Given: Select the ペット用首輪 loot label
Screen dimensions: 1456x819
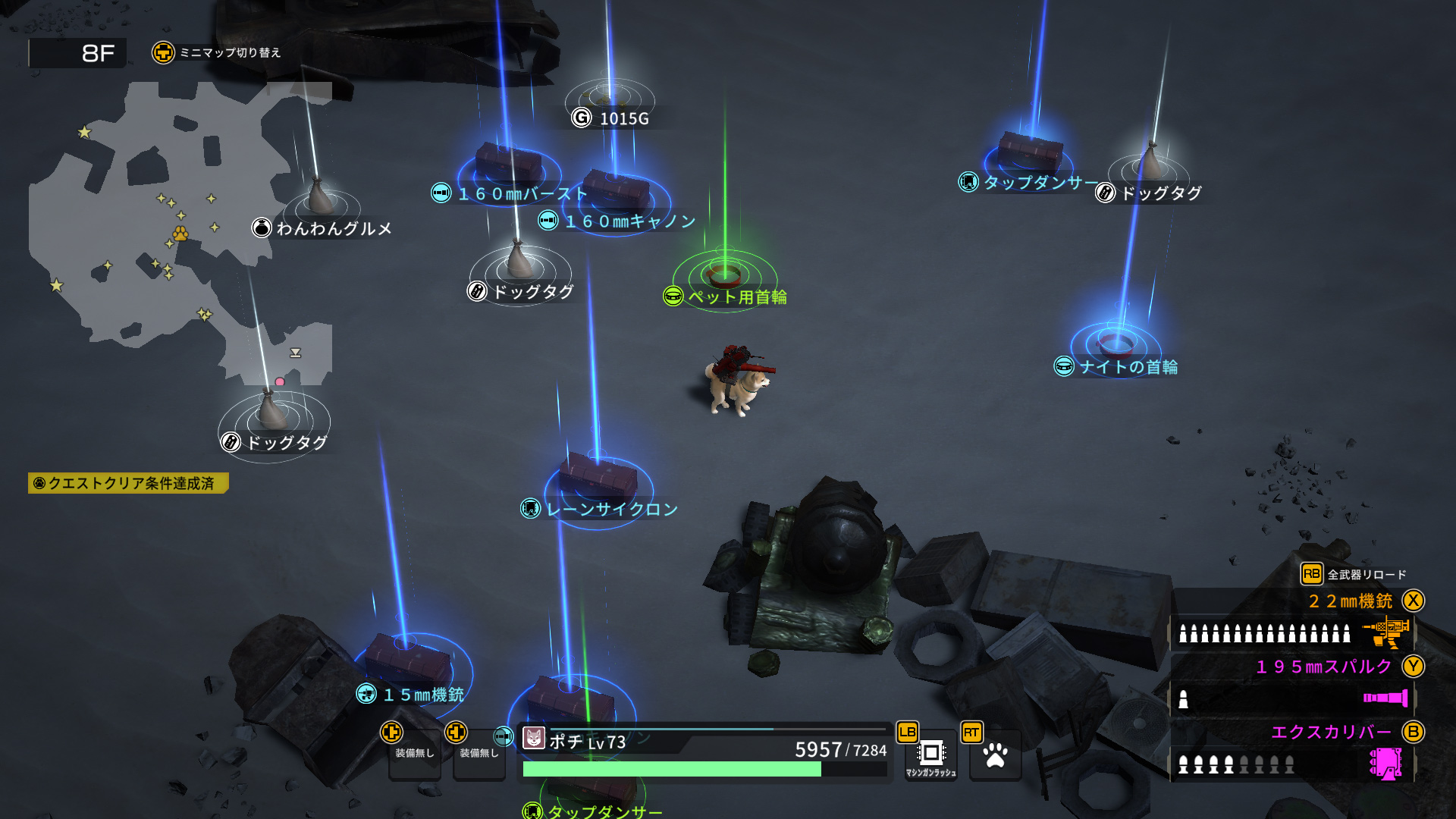Looking at the screenshot, I should (x=726, y=297).
